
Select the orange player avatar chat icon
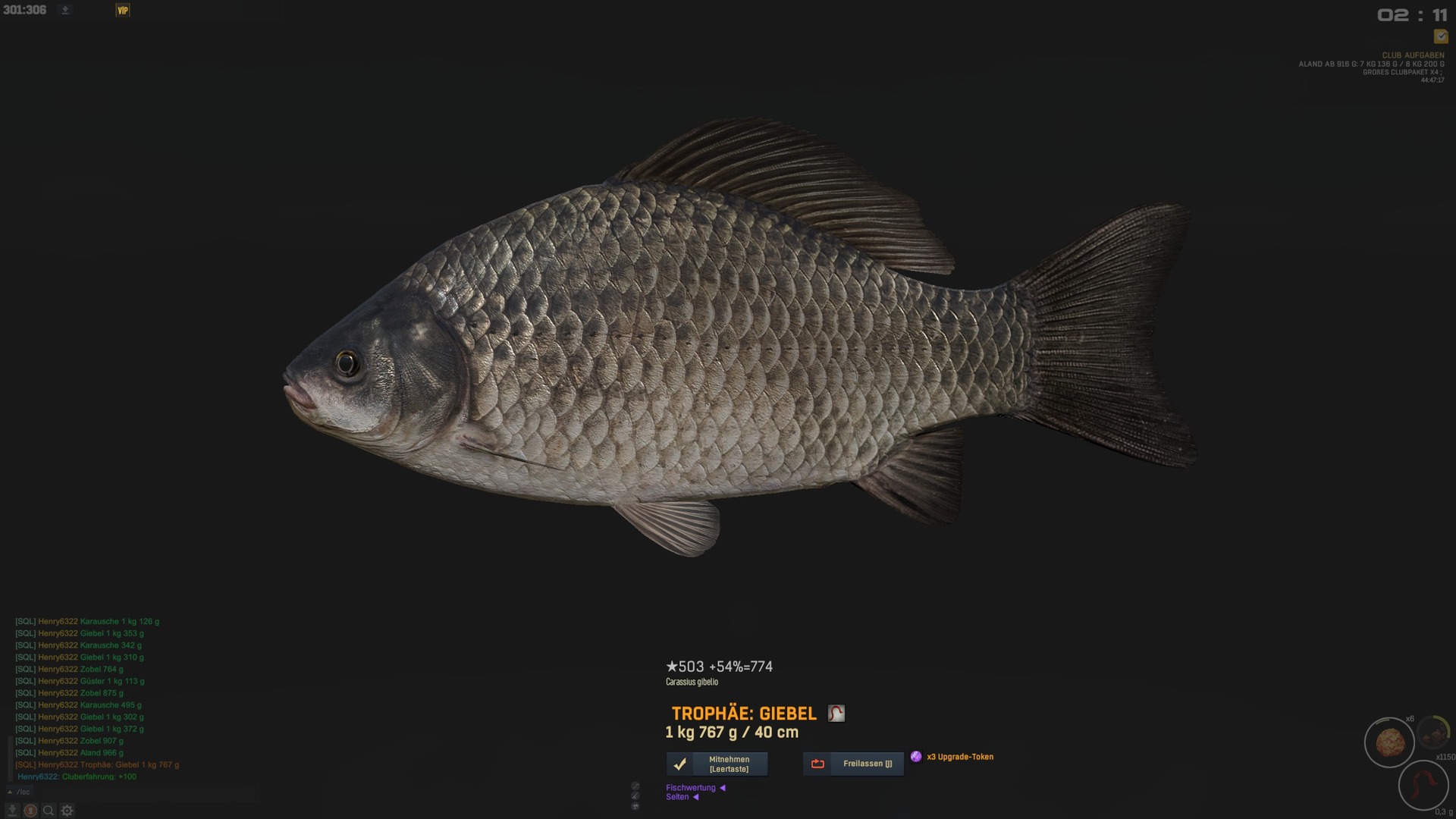click(30, 811)
